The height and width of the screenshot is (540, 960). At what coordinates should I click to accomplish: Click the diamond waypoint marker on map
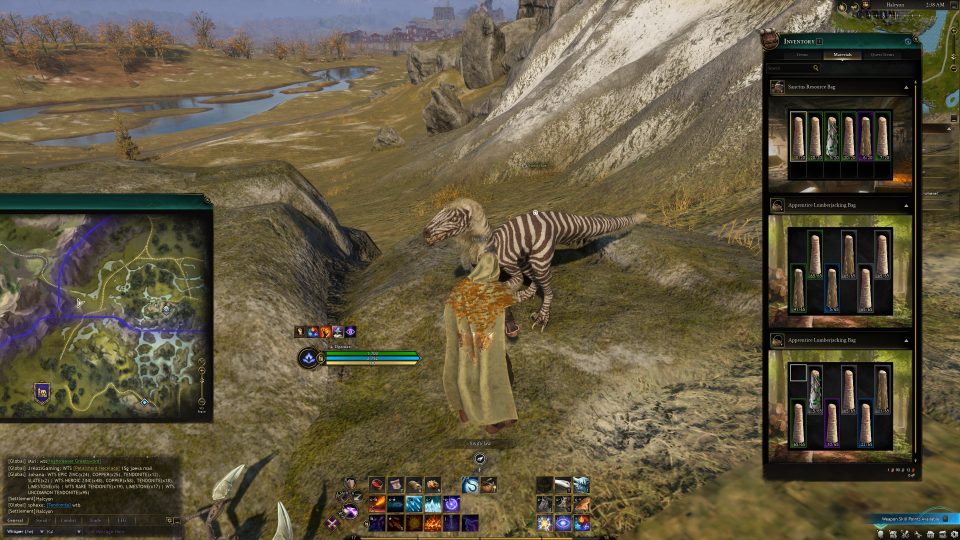click(143, 402)
